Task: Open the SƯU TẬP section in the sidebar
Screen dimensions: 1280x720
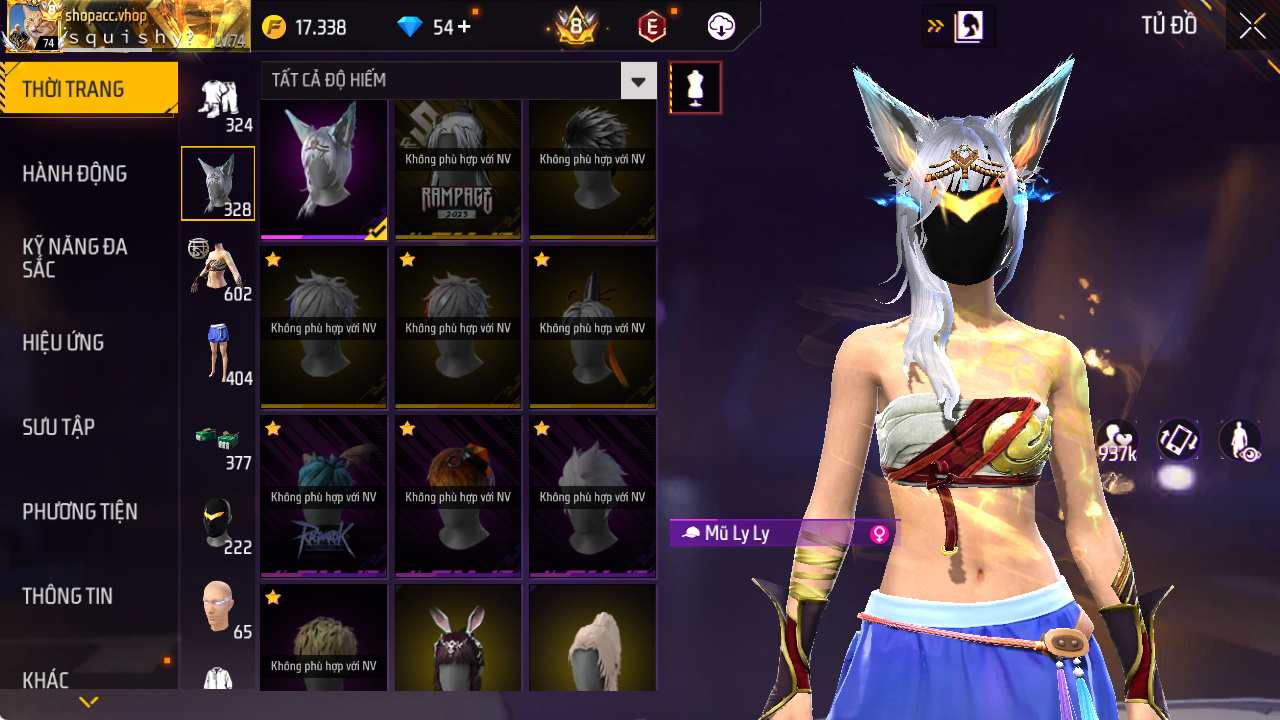Action: (58, 427)
